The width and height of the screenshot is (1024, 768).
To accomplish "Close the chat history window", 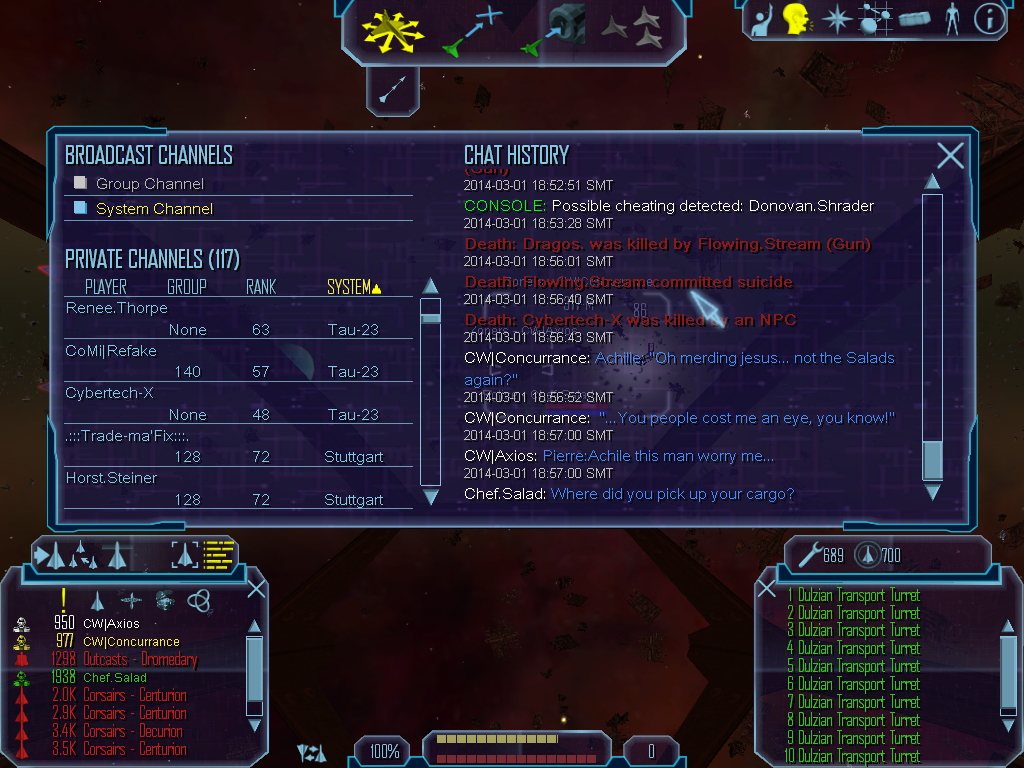I will pyautogui.click(x=950, y=155).
